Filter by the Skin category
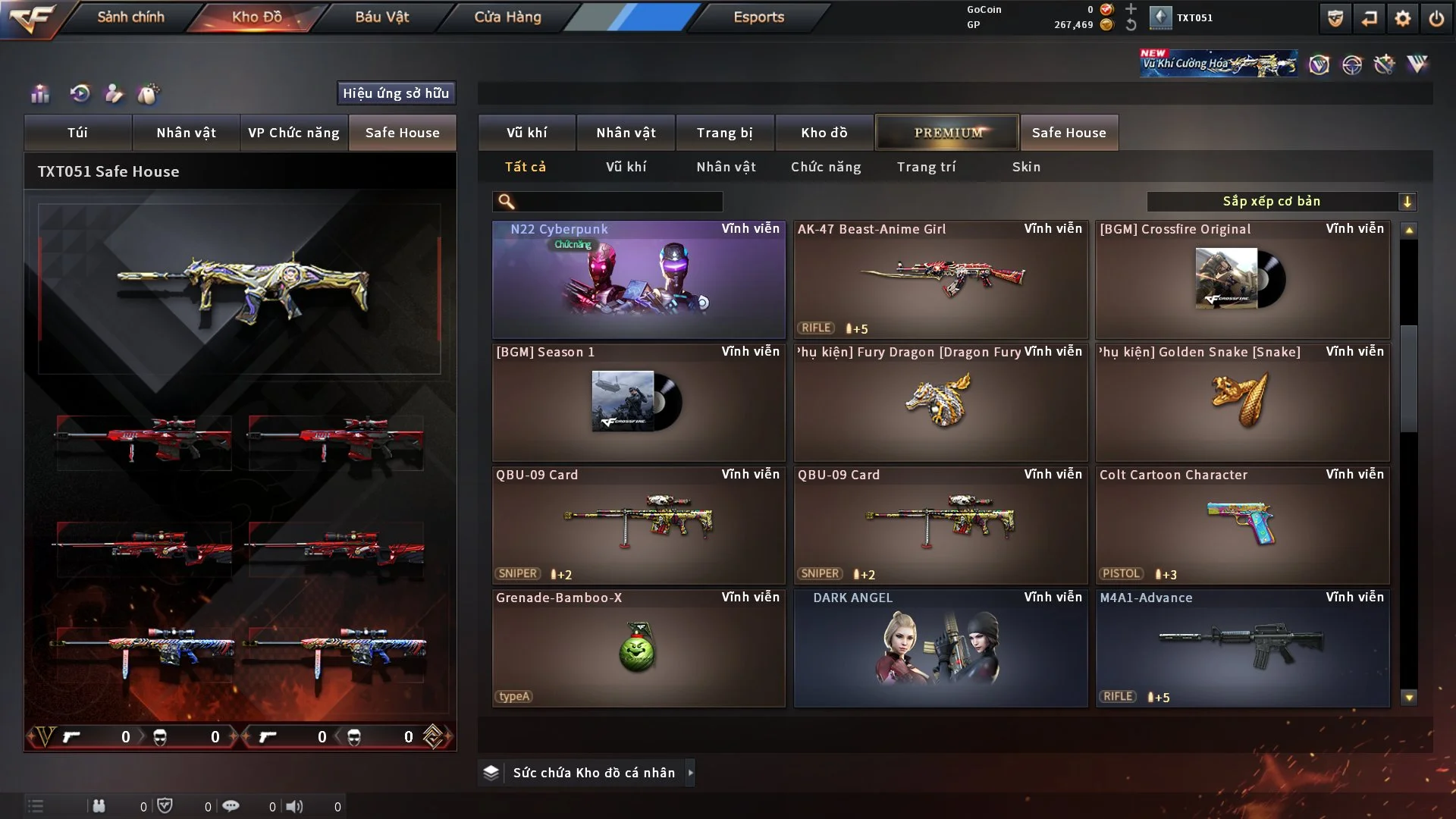Viewport: 1456px width, 819px height. pyautogui.click(x=1026, y=167)
